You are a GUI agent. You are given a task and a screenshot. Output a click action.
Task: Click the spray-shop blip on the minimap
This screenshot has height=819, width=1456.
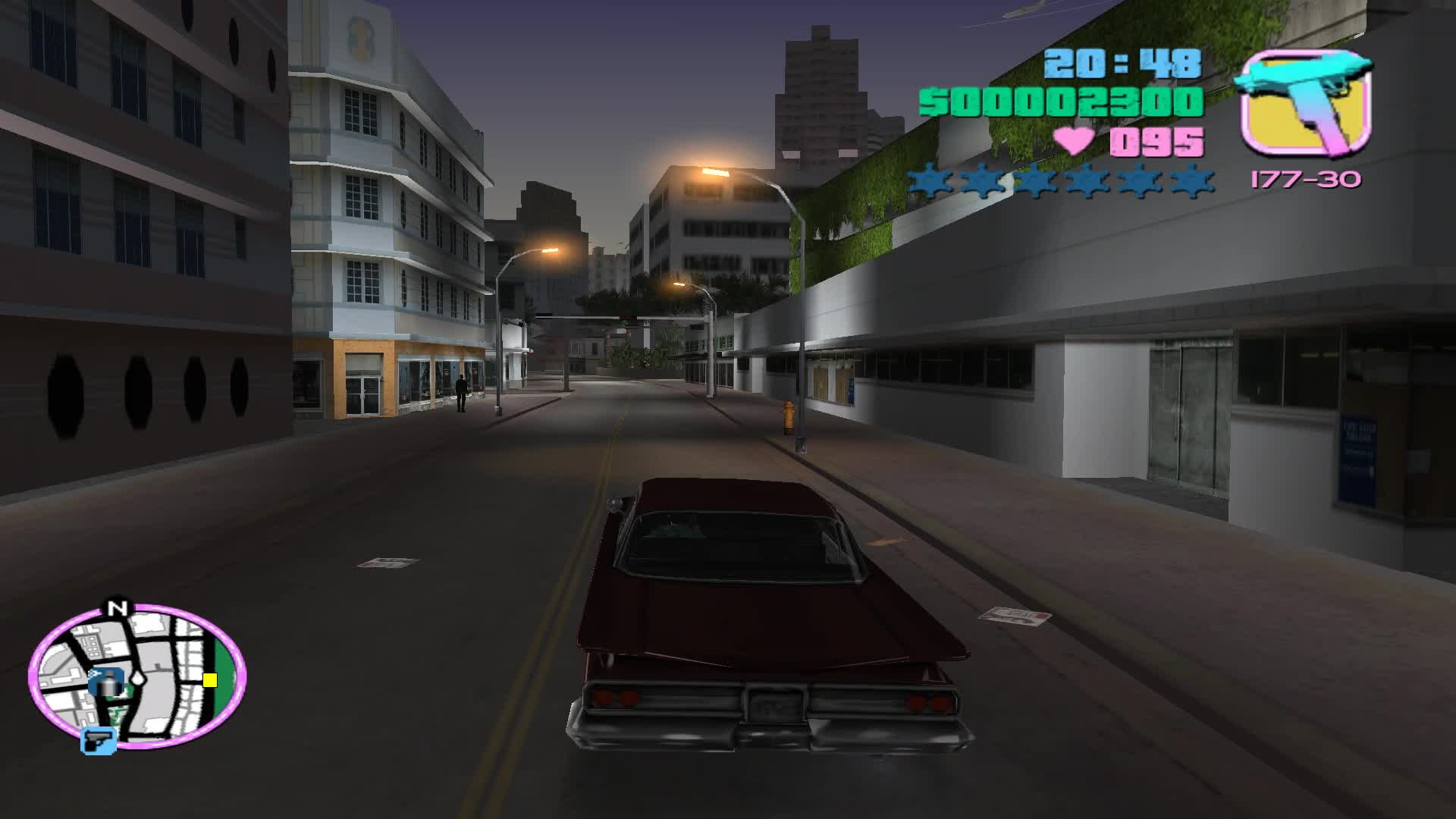coord(108,682)
